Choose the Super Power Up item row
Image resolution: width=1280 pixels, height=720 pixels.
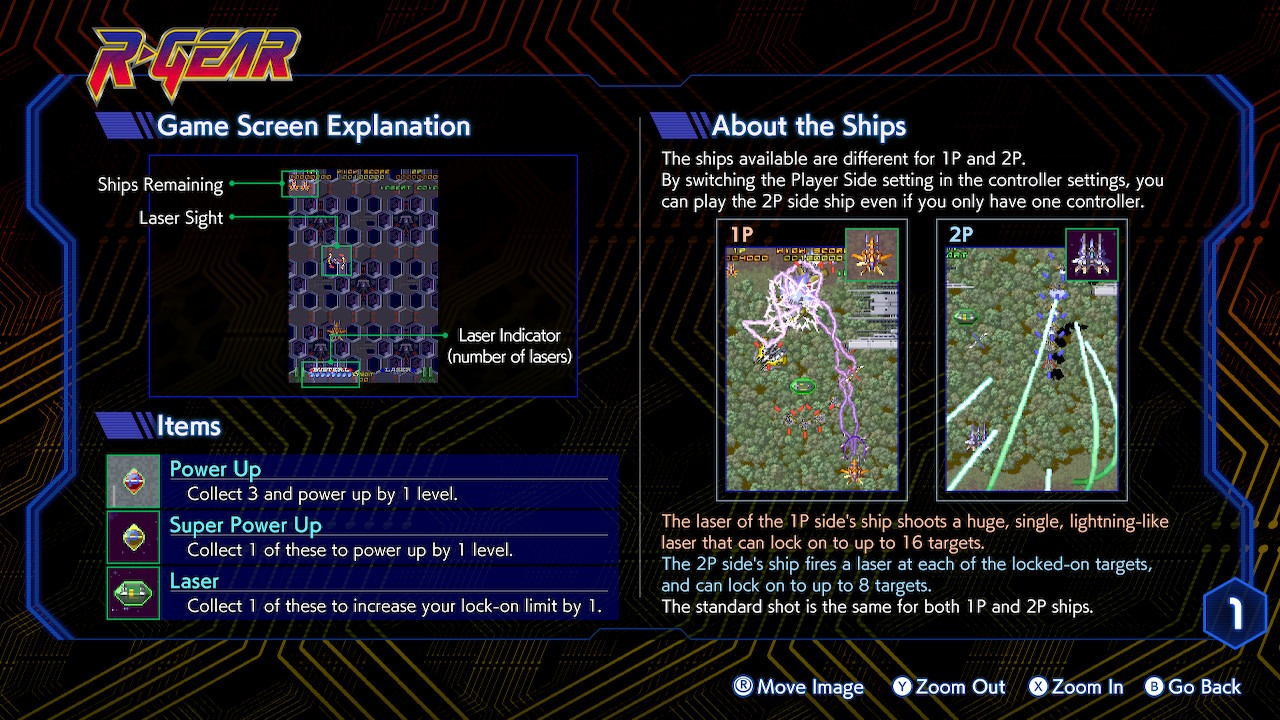tap(362, 537)
